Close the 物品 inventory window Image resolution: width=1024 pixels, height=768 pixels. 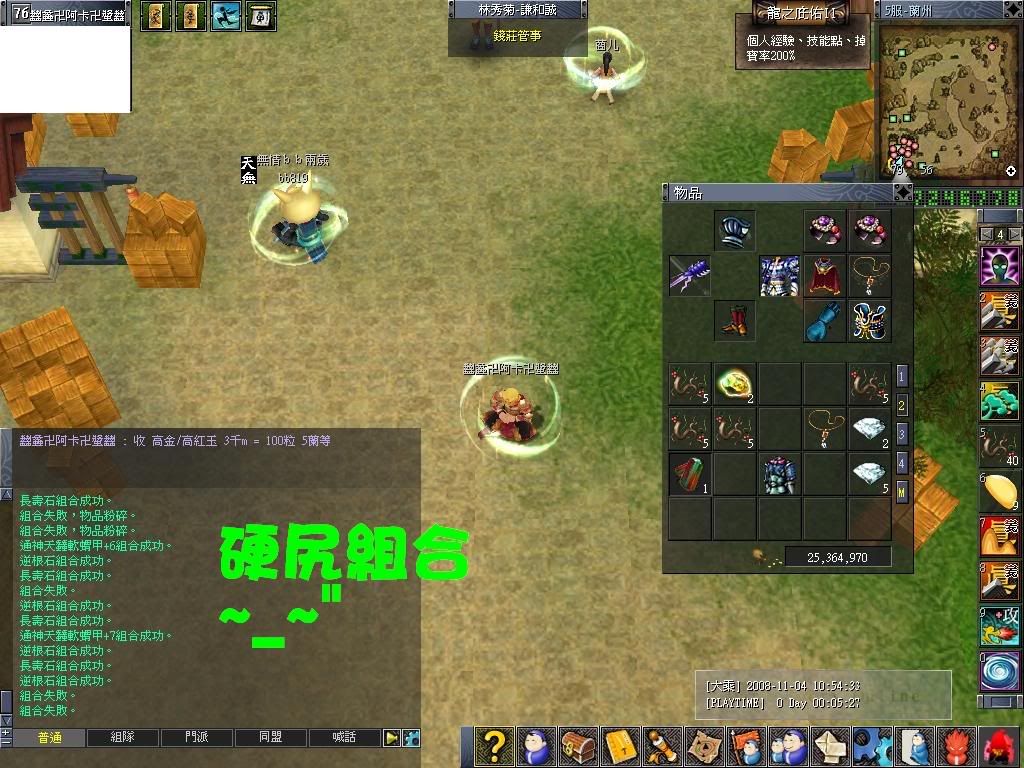click(902, 192)
